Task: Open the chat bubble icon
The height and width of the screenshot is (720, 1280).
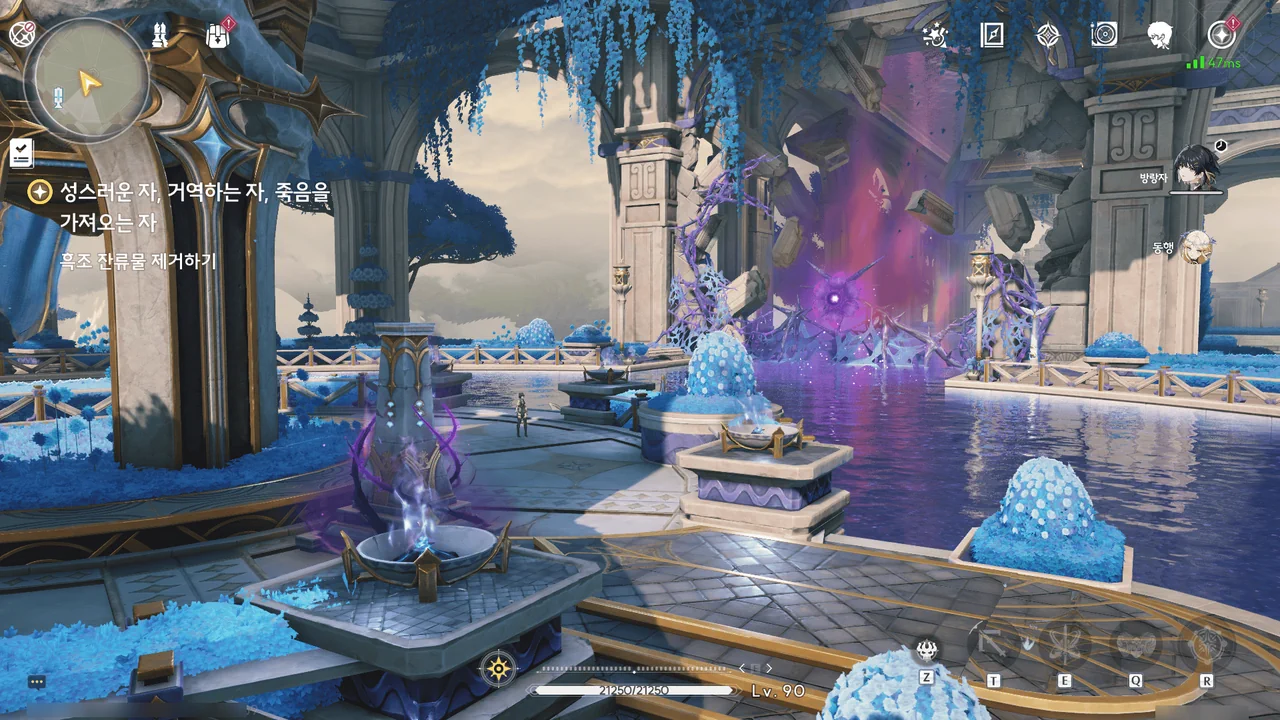Action: click(37, 681)
